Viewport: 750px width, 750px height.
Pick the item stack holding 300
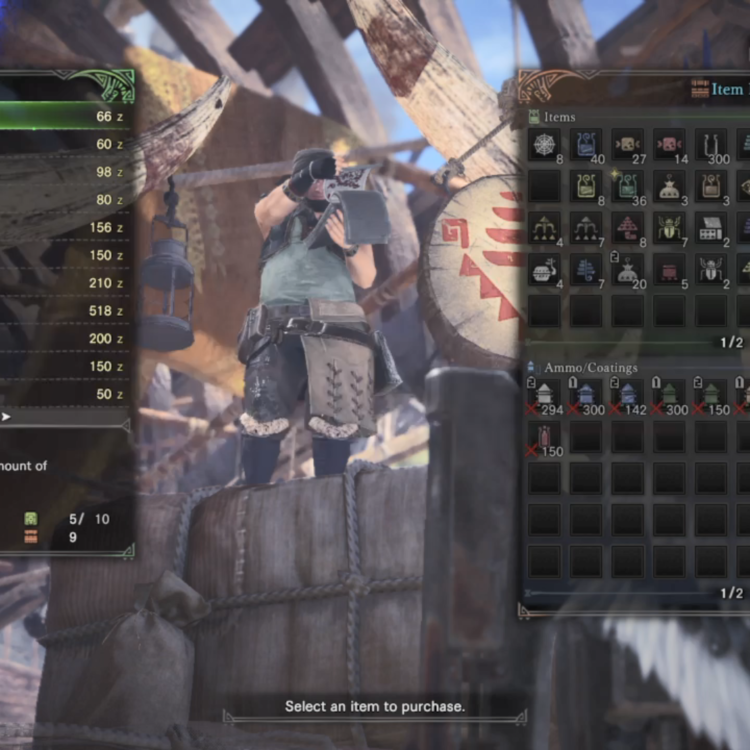click(x=711, y=144)
